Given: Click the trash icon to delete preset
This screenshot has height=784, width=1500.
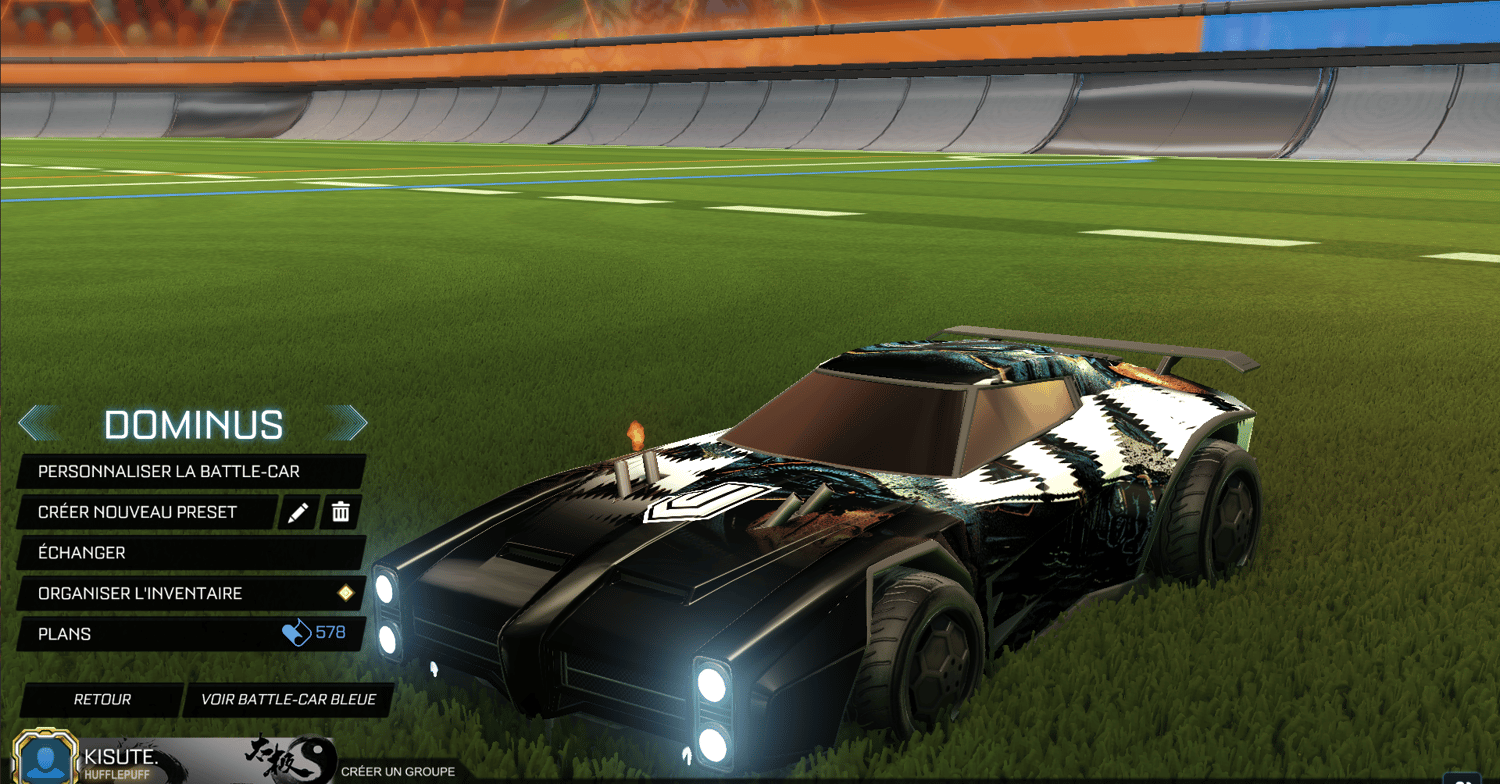Looking at the screenshot, I should (341, 512).
